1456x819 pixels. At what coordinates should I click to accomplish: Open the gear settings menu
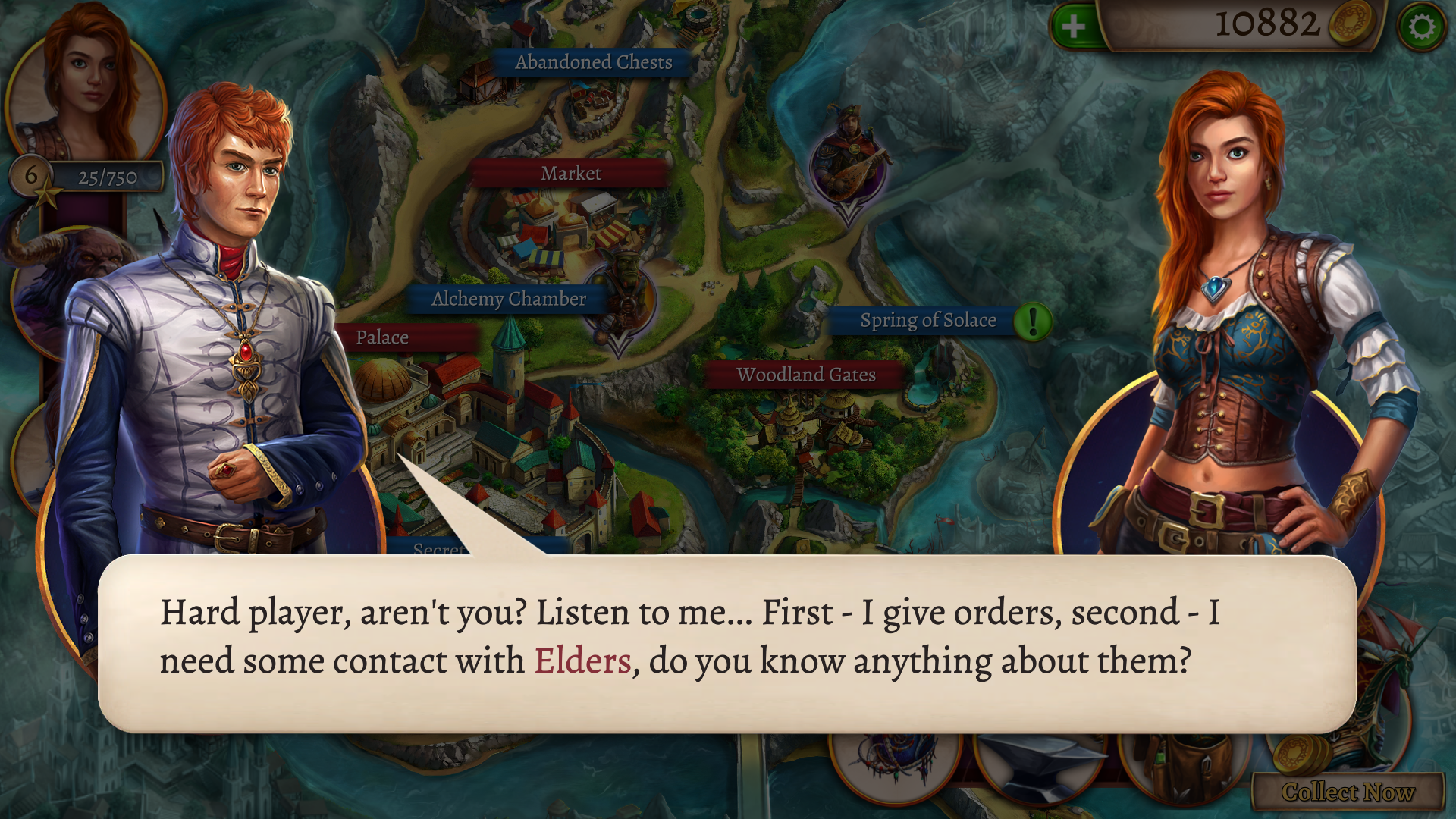[1421, 27]
